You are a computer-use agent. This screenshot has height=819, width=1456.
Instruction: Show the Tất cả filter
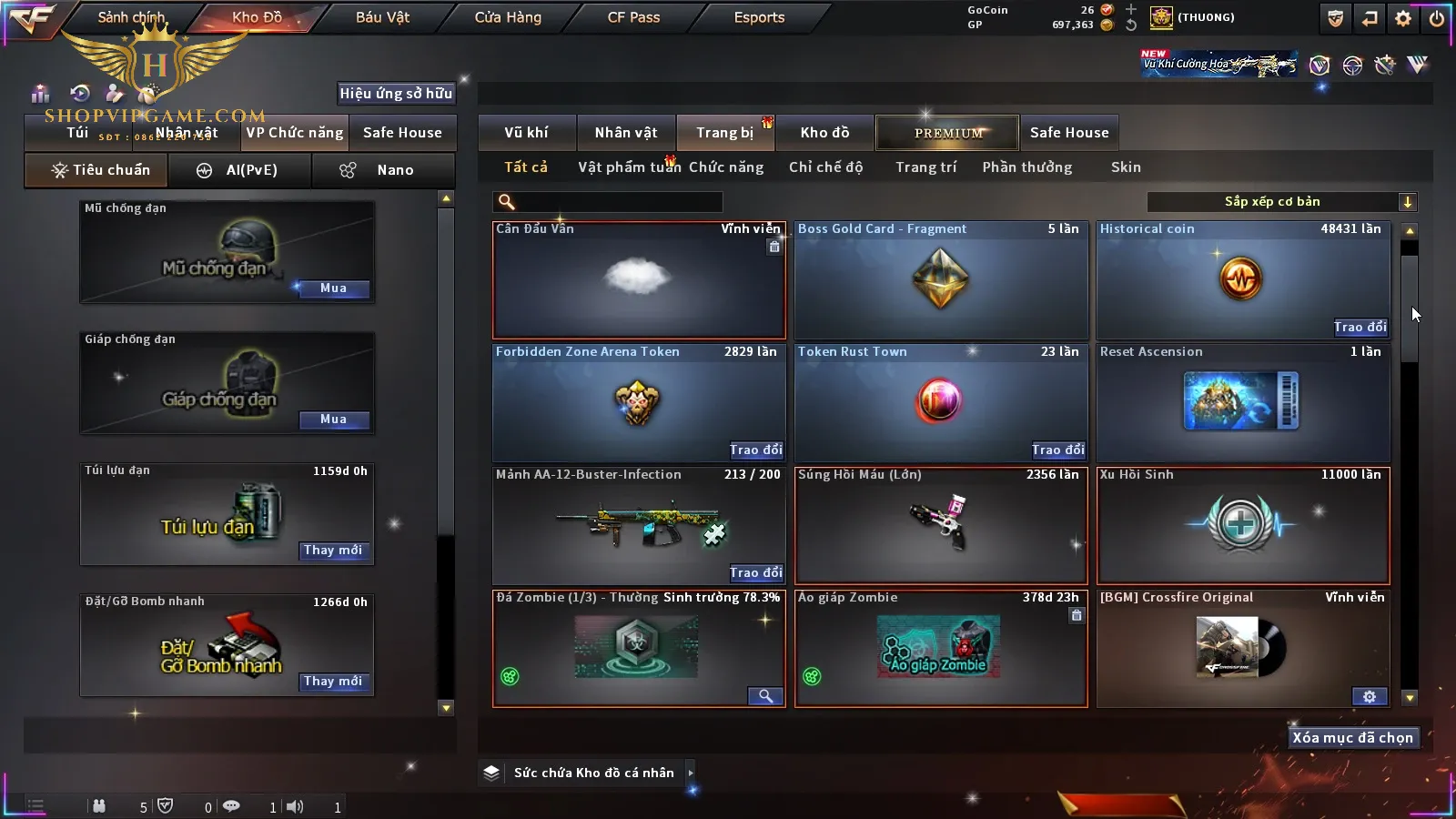(526, 167)
